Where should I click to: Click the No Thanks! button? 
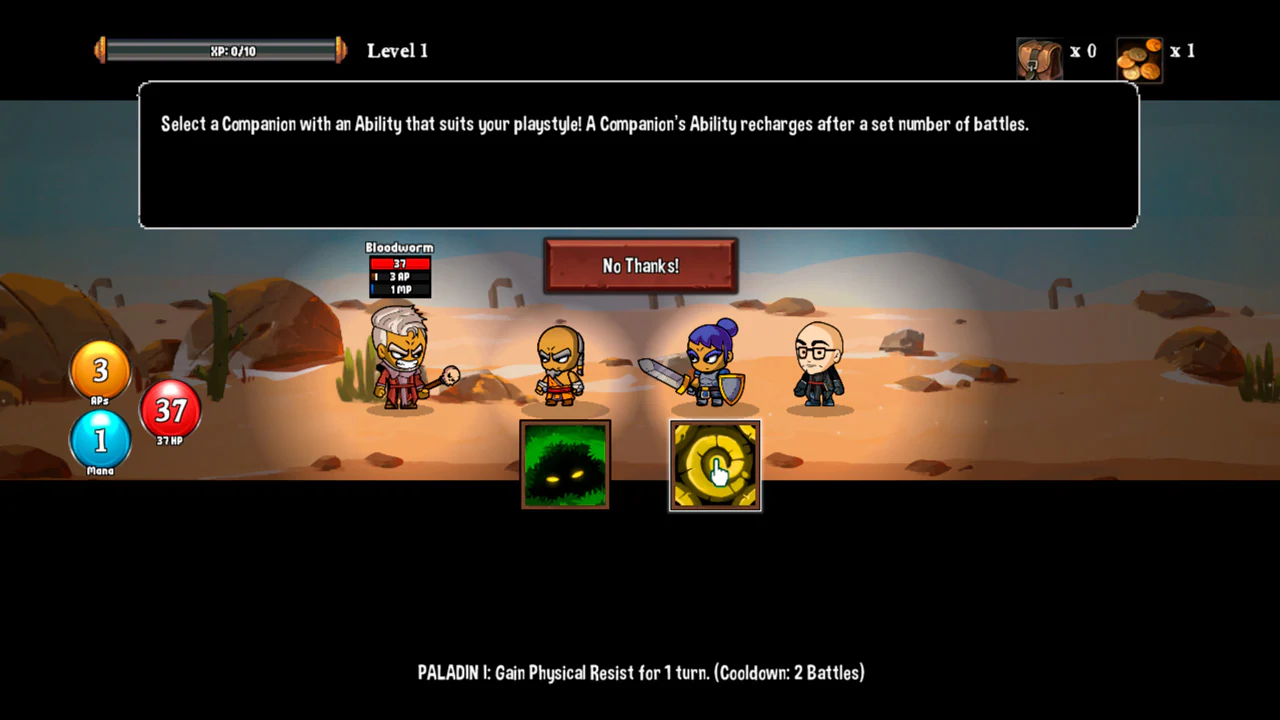click(x=640, y=265)
